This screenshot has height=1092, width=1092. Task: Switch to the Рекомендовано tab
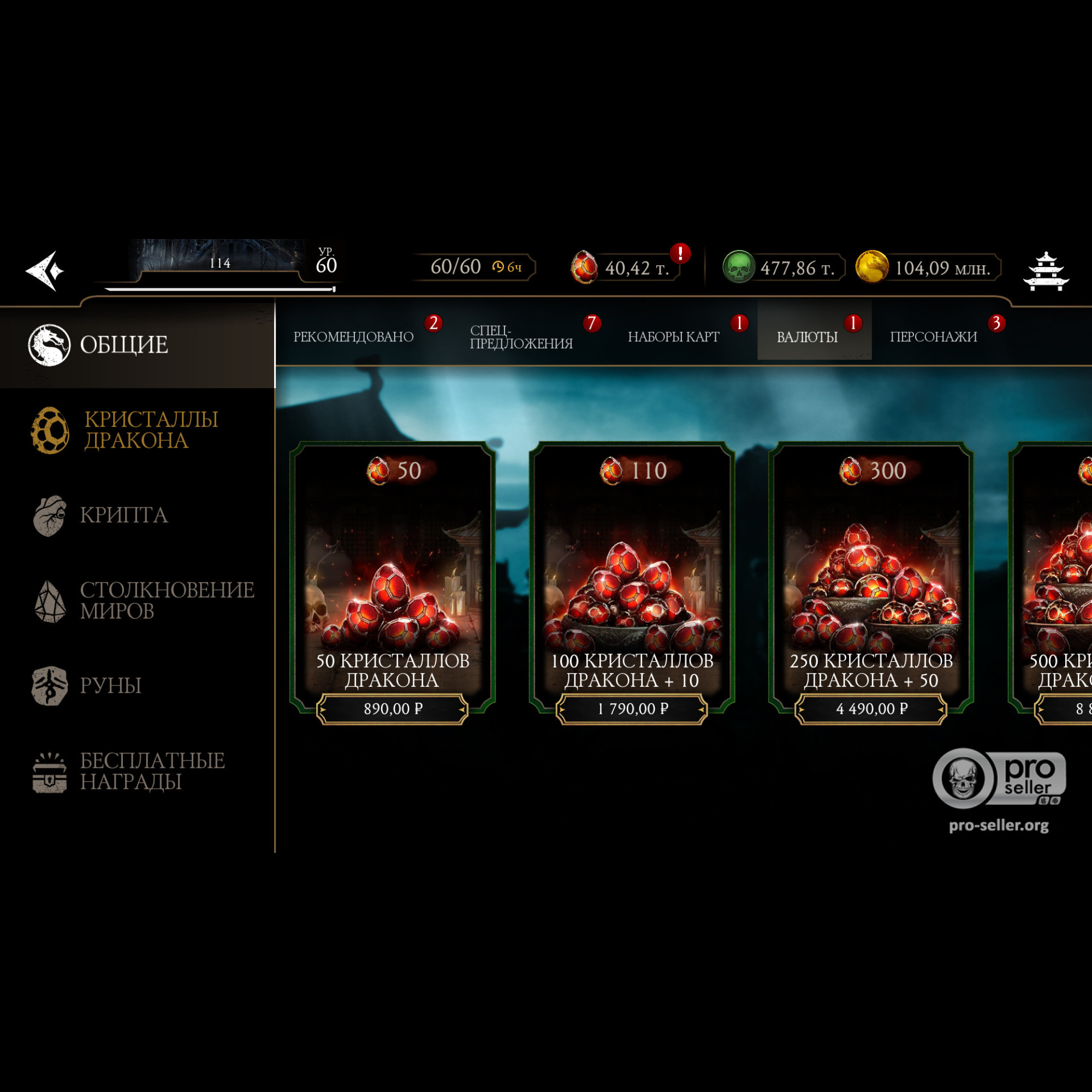[353, 337]
